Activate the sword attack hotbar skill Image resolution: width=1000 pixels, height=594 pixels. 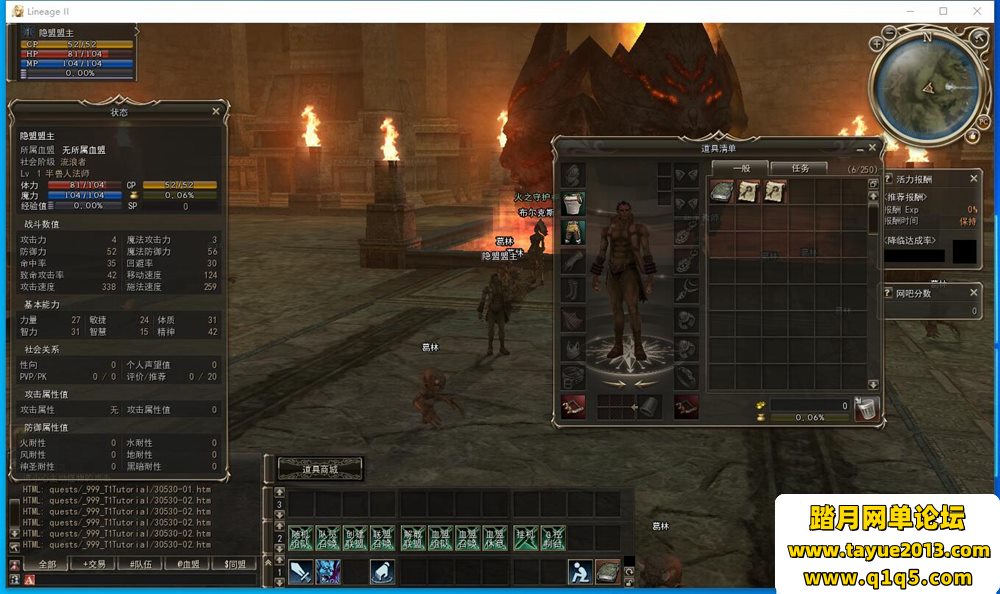click(302, 572)
